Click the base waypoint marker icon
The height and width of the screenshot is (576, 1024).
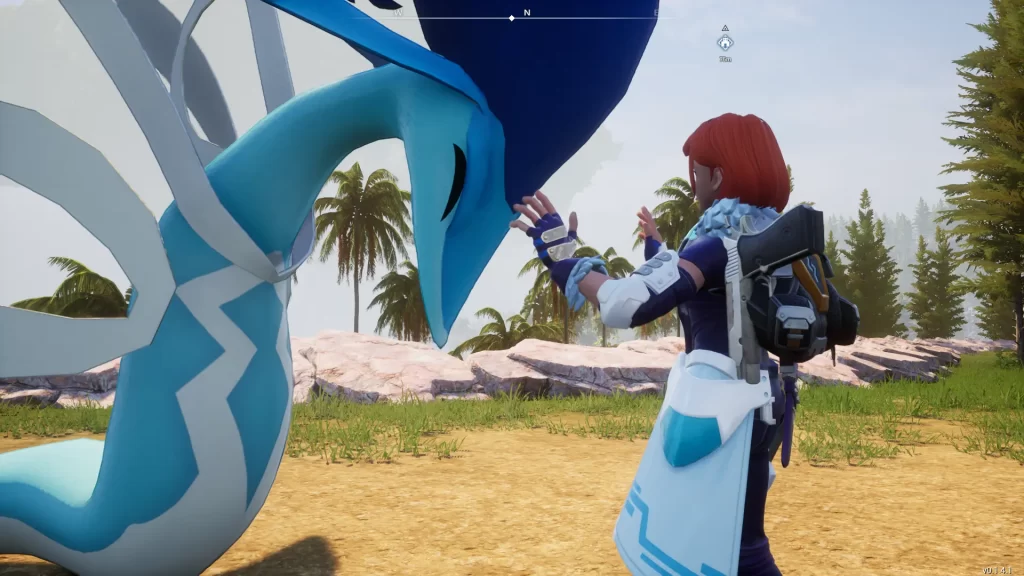[x=725, y=42]
